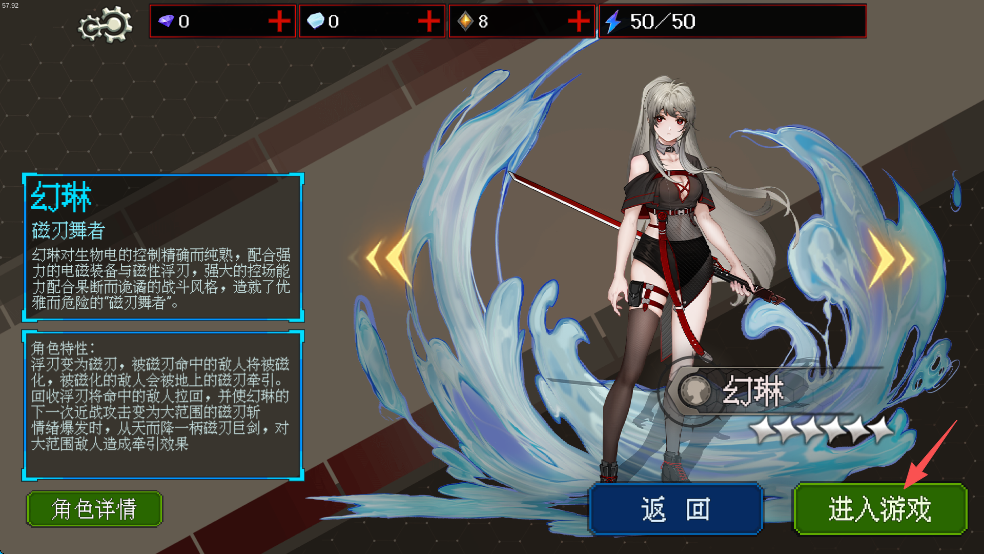Open 角色详情 character details
This screenshot has width=984, height=554.
[x=94, y=508]
